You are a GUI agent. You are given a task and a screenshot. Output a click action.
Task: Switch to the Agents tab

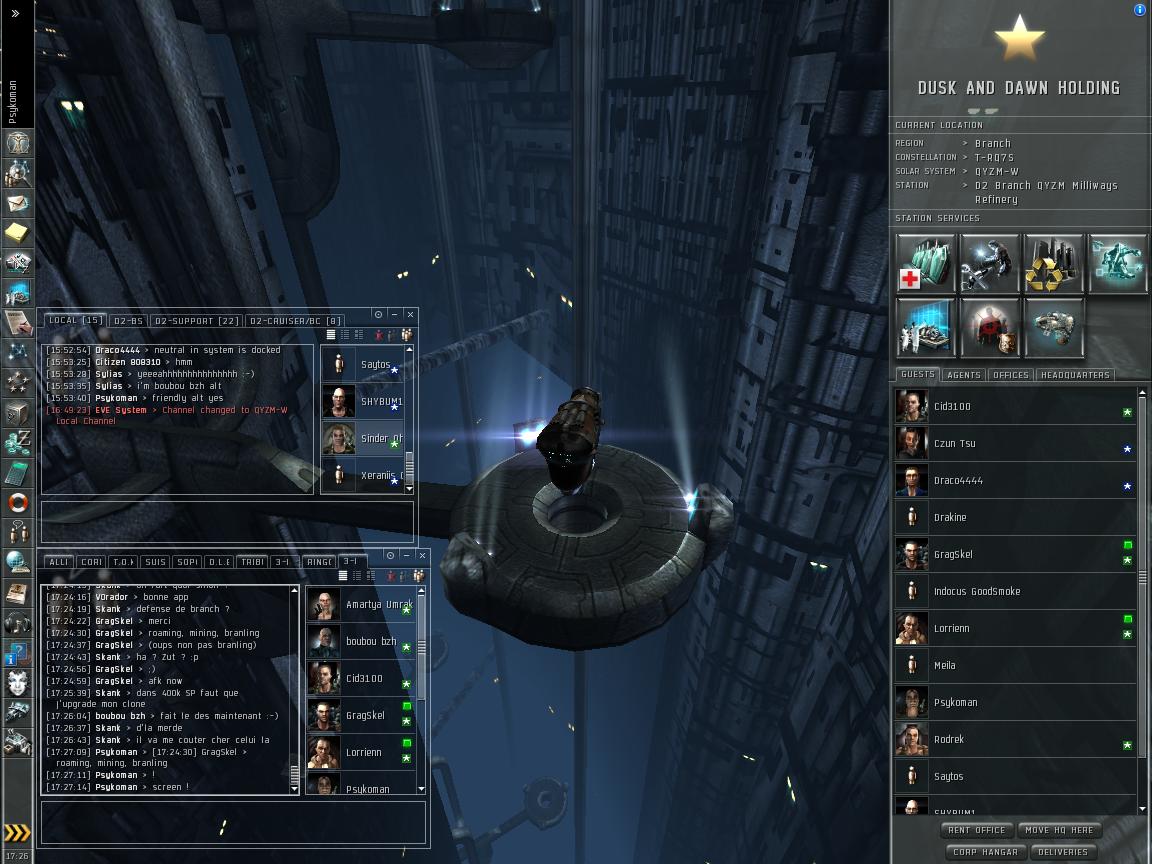coord(964,375)
